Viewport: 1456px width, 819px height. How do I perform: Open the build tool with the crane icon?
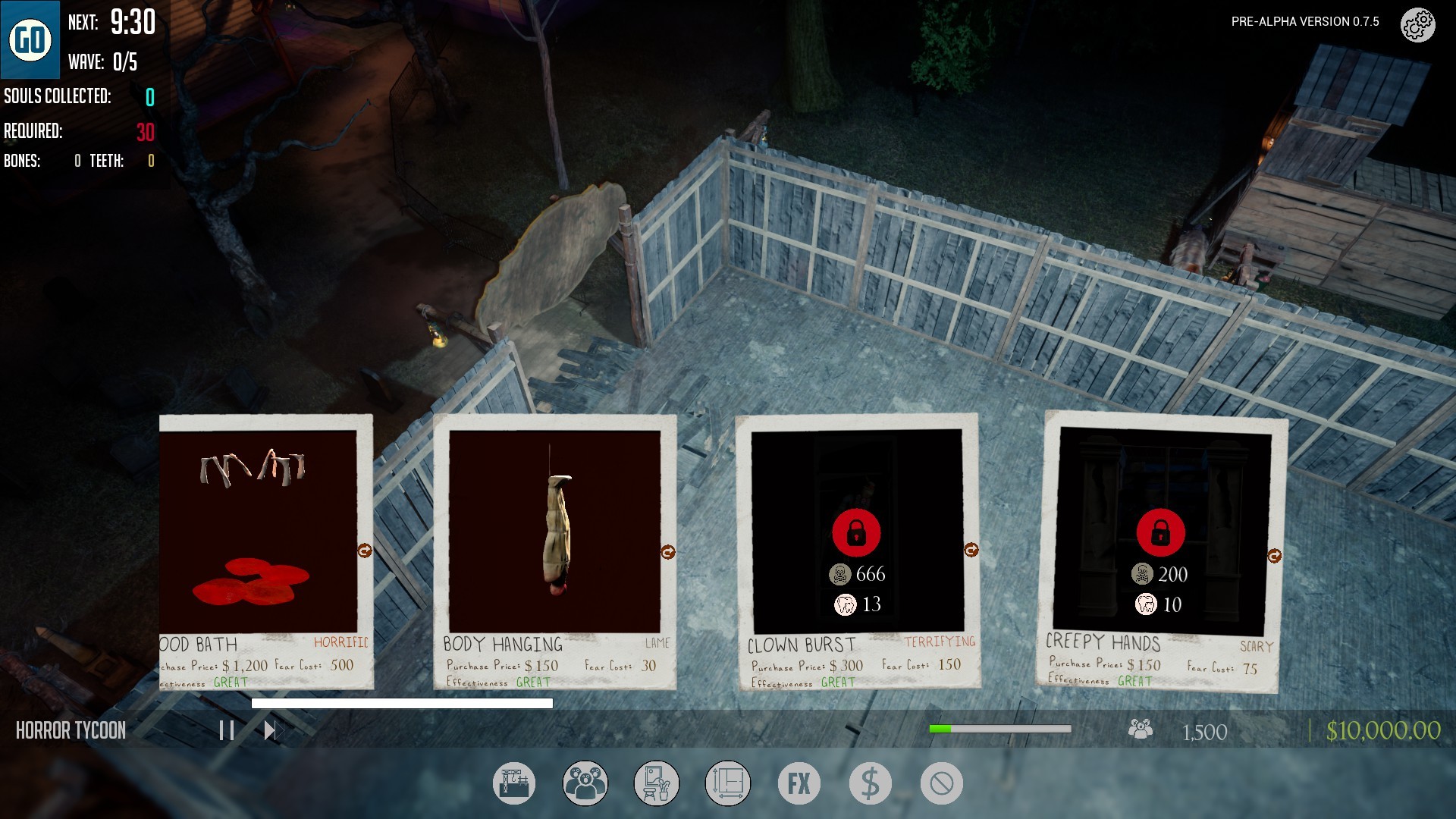click(514, 783)
